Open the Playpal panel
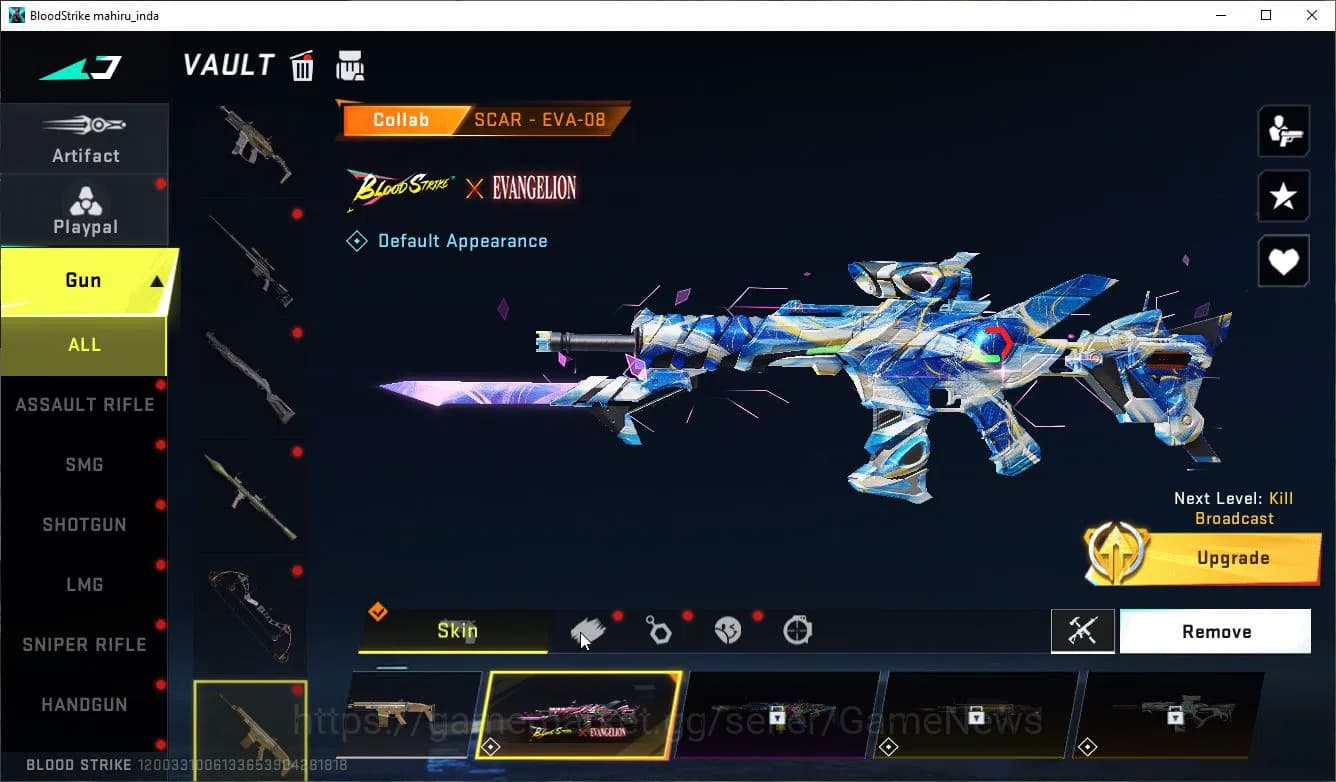The height and width of the screenshot is (782, 1336). pyautogui.click(x=85, y=210)
